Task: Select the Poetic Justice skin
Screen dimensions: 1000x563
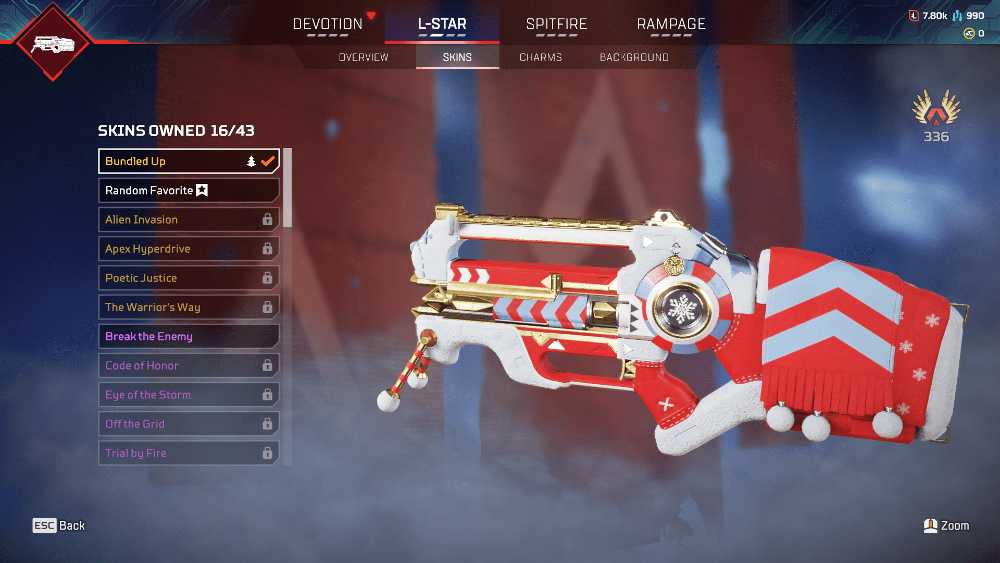Action: [x=188, y=278]
